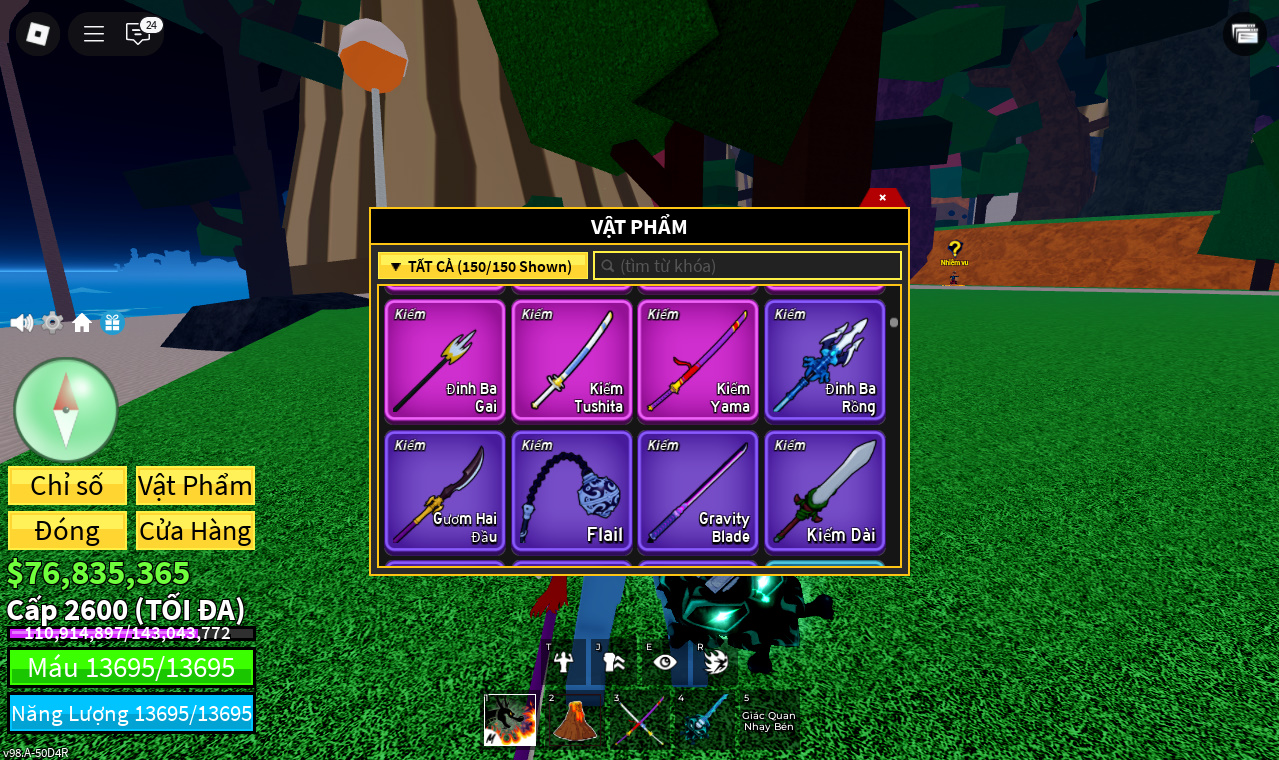Choose the Kiếm Tushita sword
The image size is (1279, 760).
(x=572, y=360)
